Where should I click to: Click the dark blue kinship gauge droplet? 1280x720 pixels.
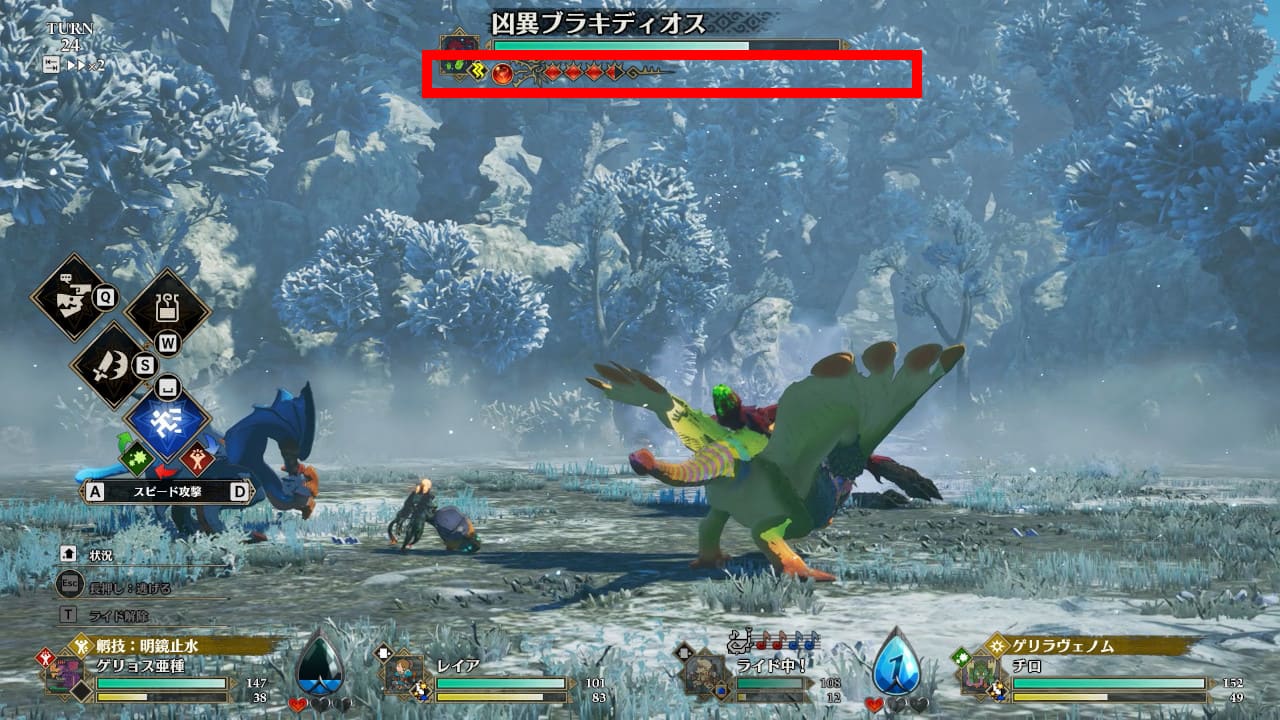(x=322, y=661)
